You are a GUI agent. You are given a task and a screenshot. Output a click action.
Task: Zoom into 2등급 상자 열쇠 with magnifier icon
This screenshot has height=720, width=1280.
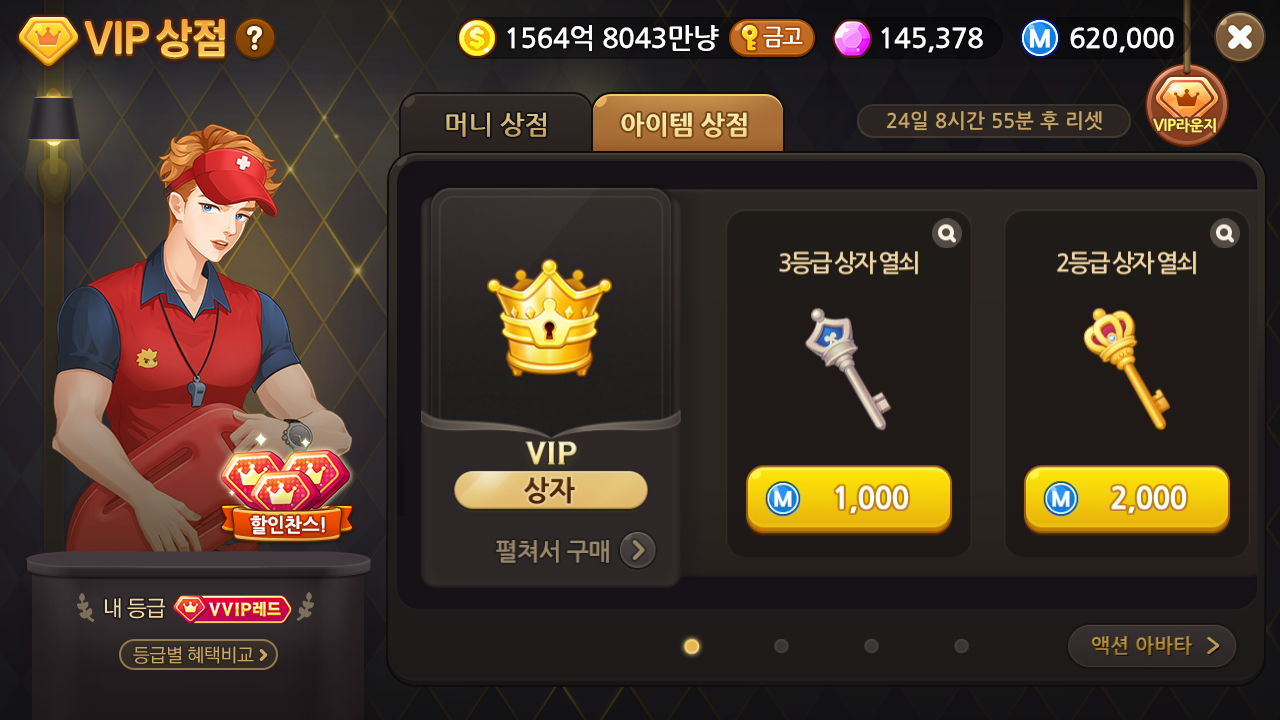[x=1224, y=232]
